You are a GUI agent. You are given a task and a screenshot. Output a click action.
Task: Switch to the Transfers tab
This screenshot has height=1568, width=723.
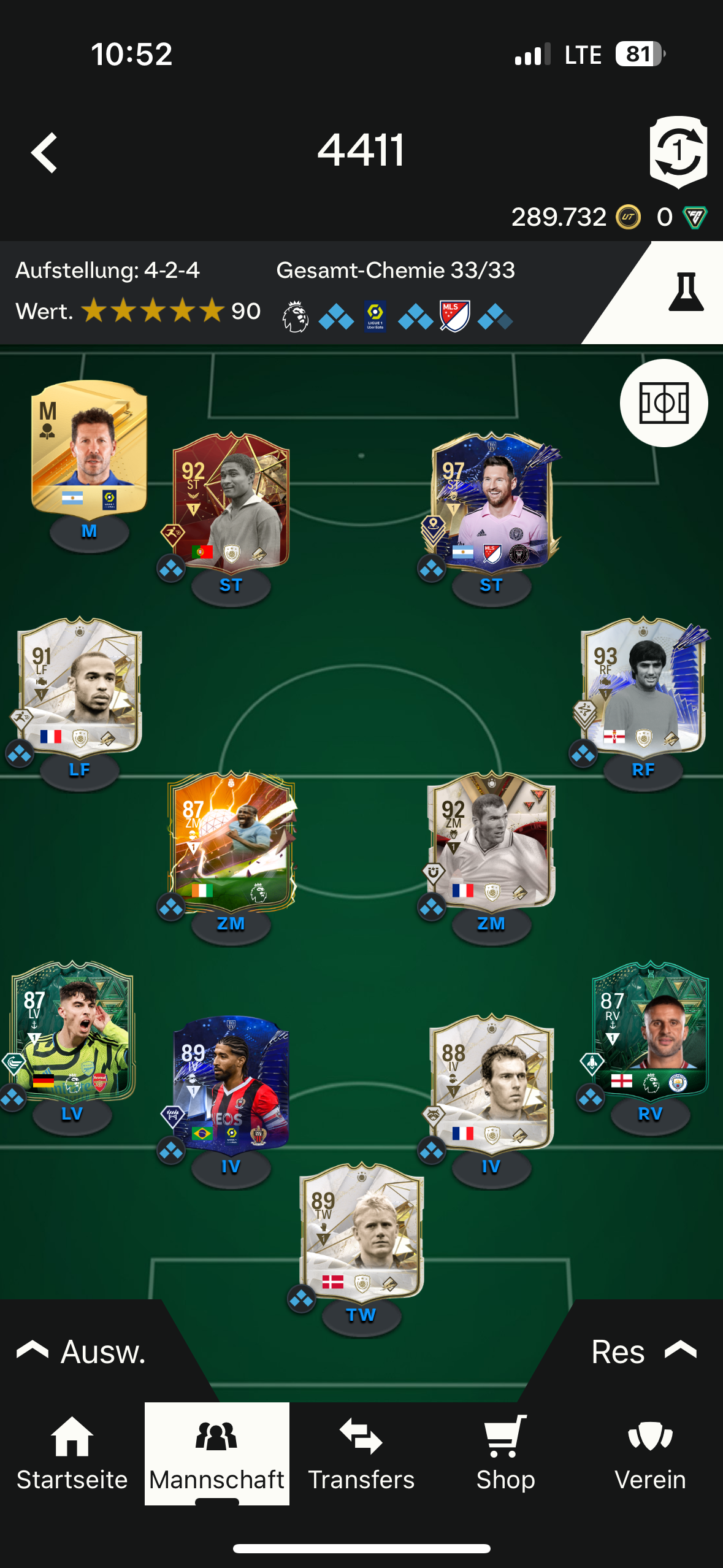(x=361, y=1453)
